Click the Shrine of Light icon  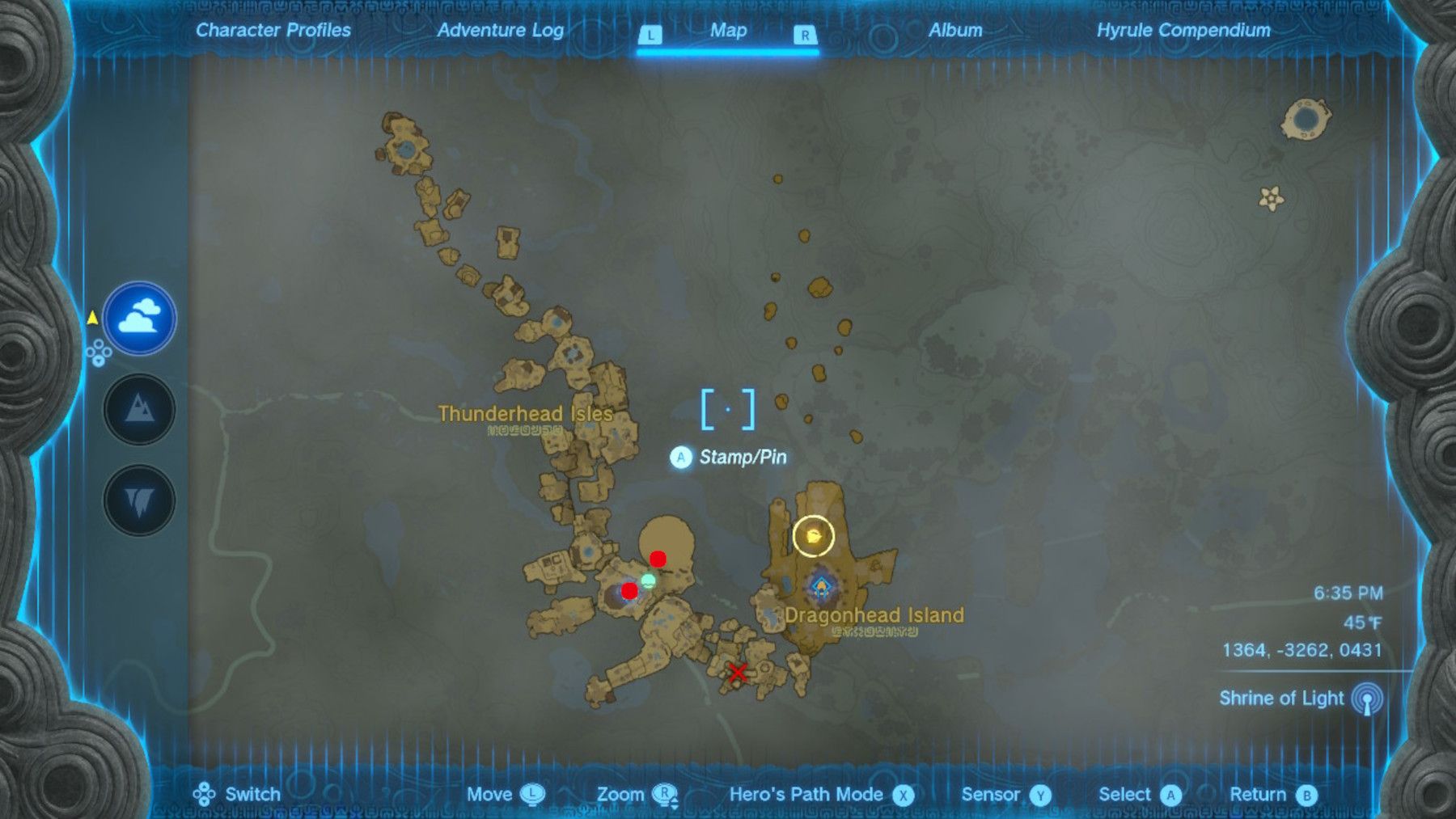1369,698
